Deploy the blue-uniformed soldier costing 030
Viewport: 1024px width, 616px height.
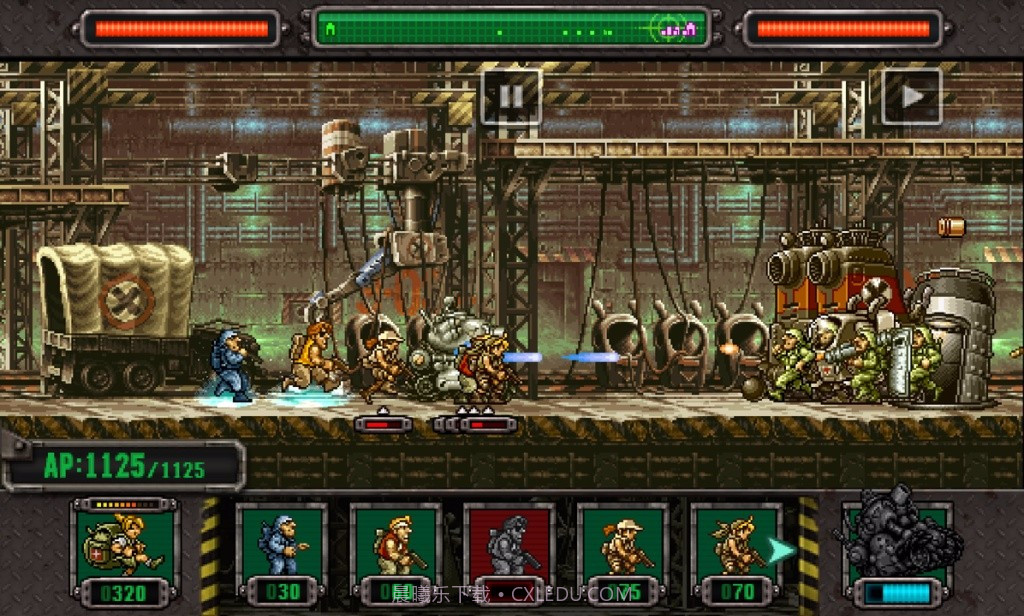282,551
